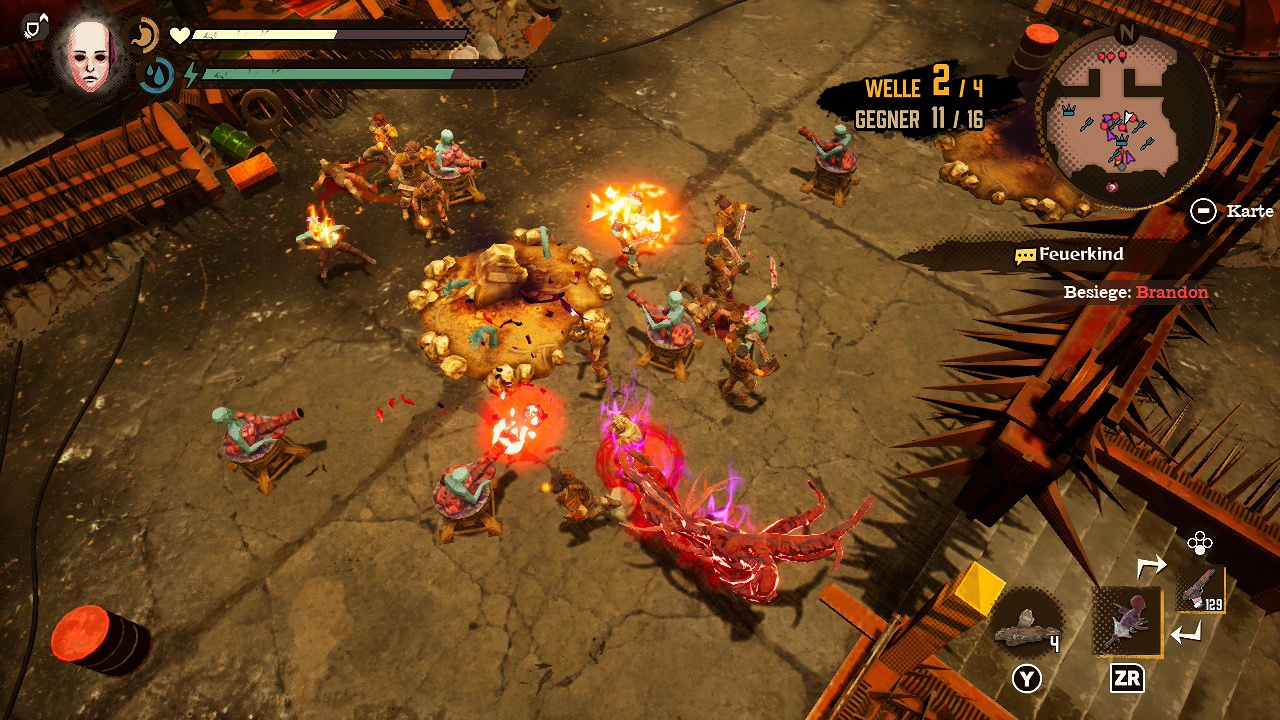Switch to the pistol with 129 ammo
Viewport: 1280px width, 720px height.
click(x=1200, y=589)
